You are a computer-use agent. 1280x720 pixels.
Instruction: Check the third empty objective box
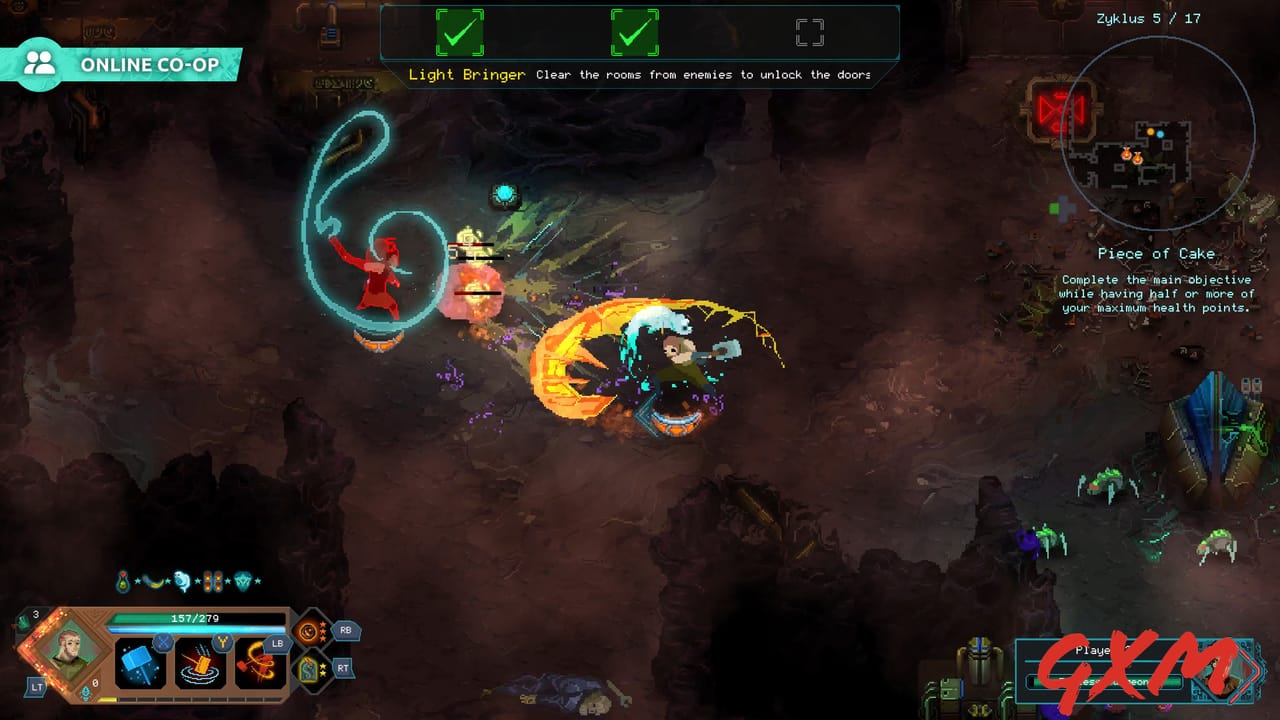point(810,31)
